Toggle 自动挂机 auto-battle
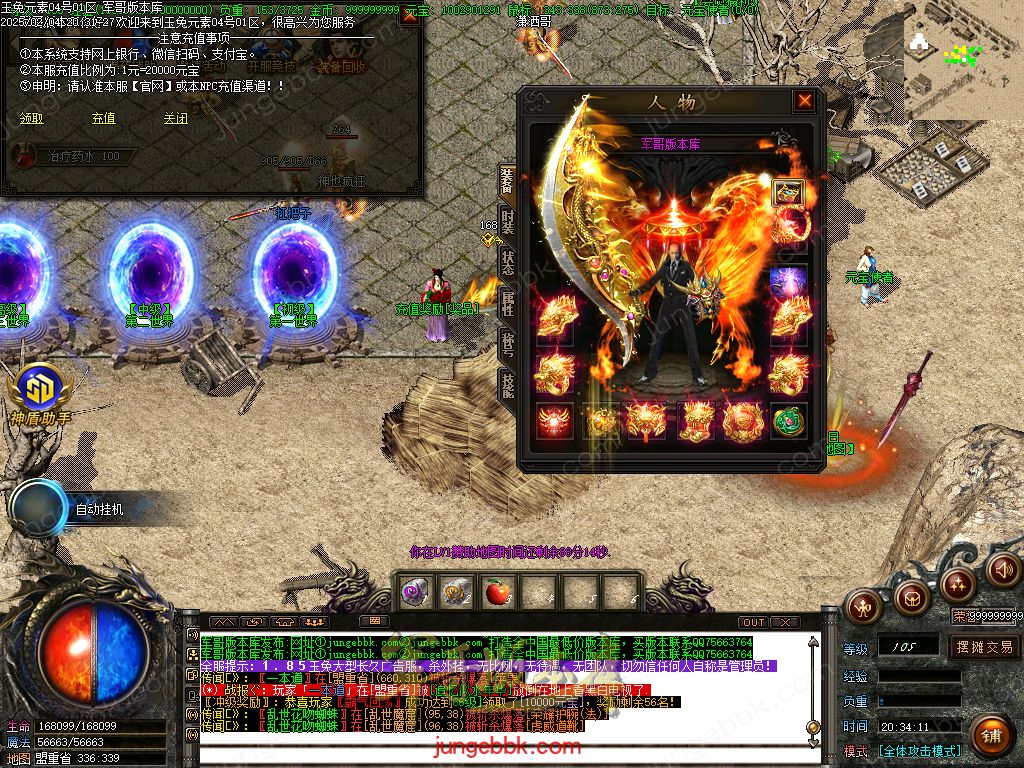Image resolution: width=1024 pixels, height=768 pixels. 99,509
